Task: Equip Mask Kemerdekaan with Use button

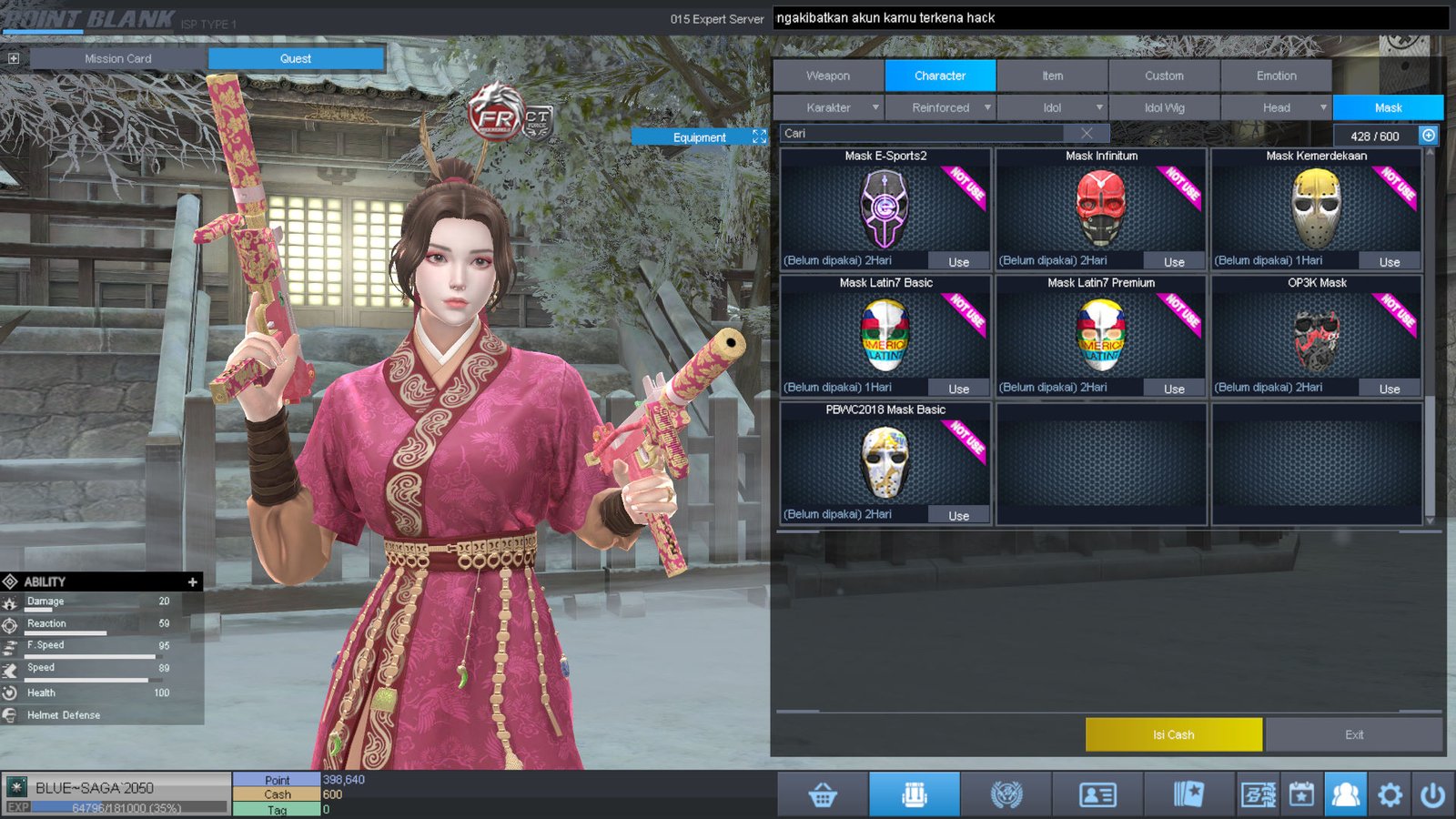Action: pyautogui.click(x=1389, y=261)
